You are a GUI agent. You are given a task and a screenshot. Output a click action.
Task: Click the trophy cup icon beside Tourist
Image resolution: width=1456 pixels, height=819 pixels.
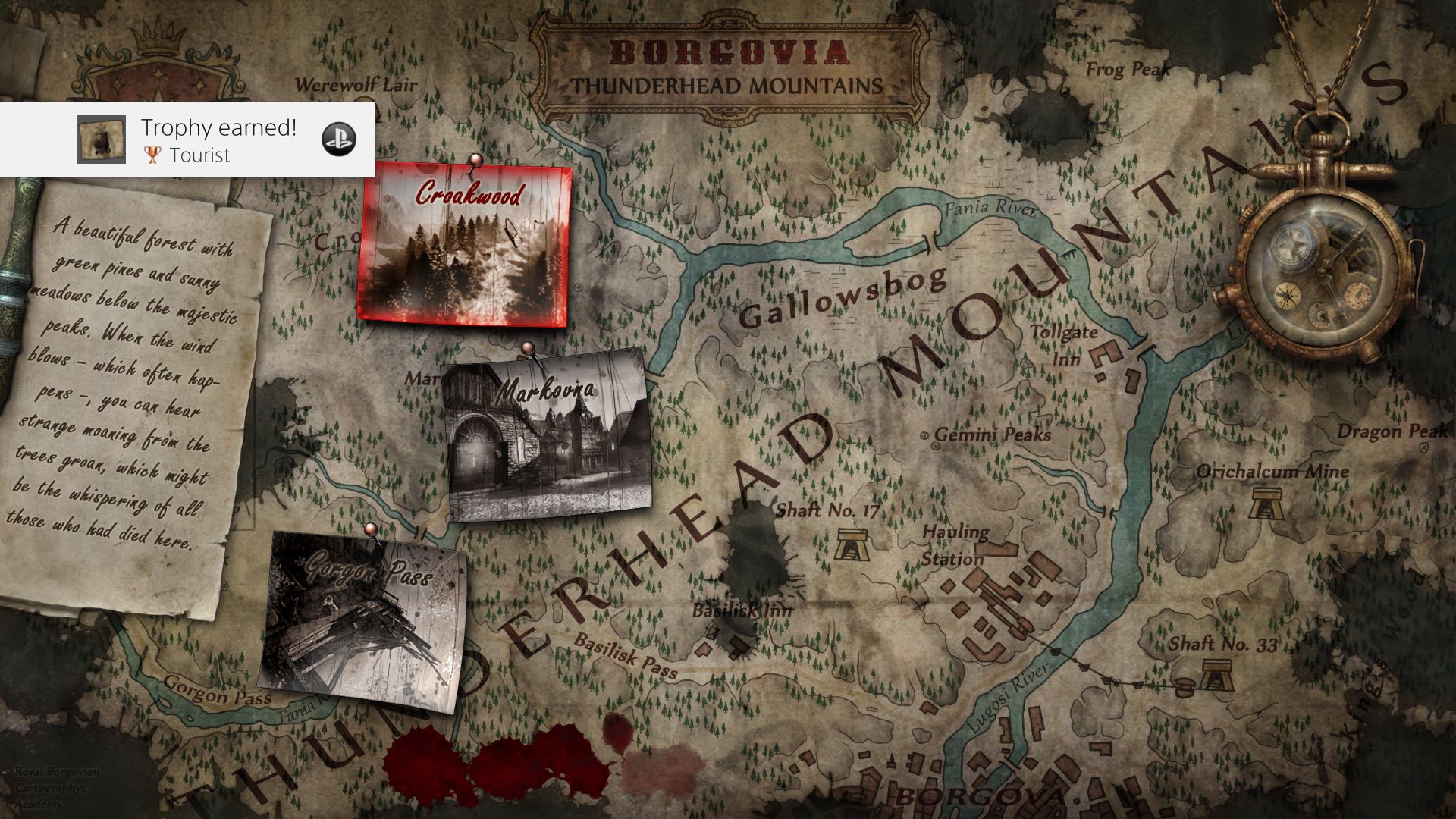point(153,155)
